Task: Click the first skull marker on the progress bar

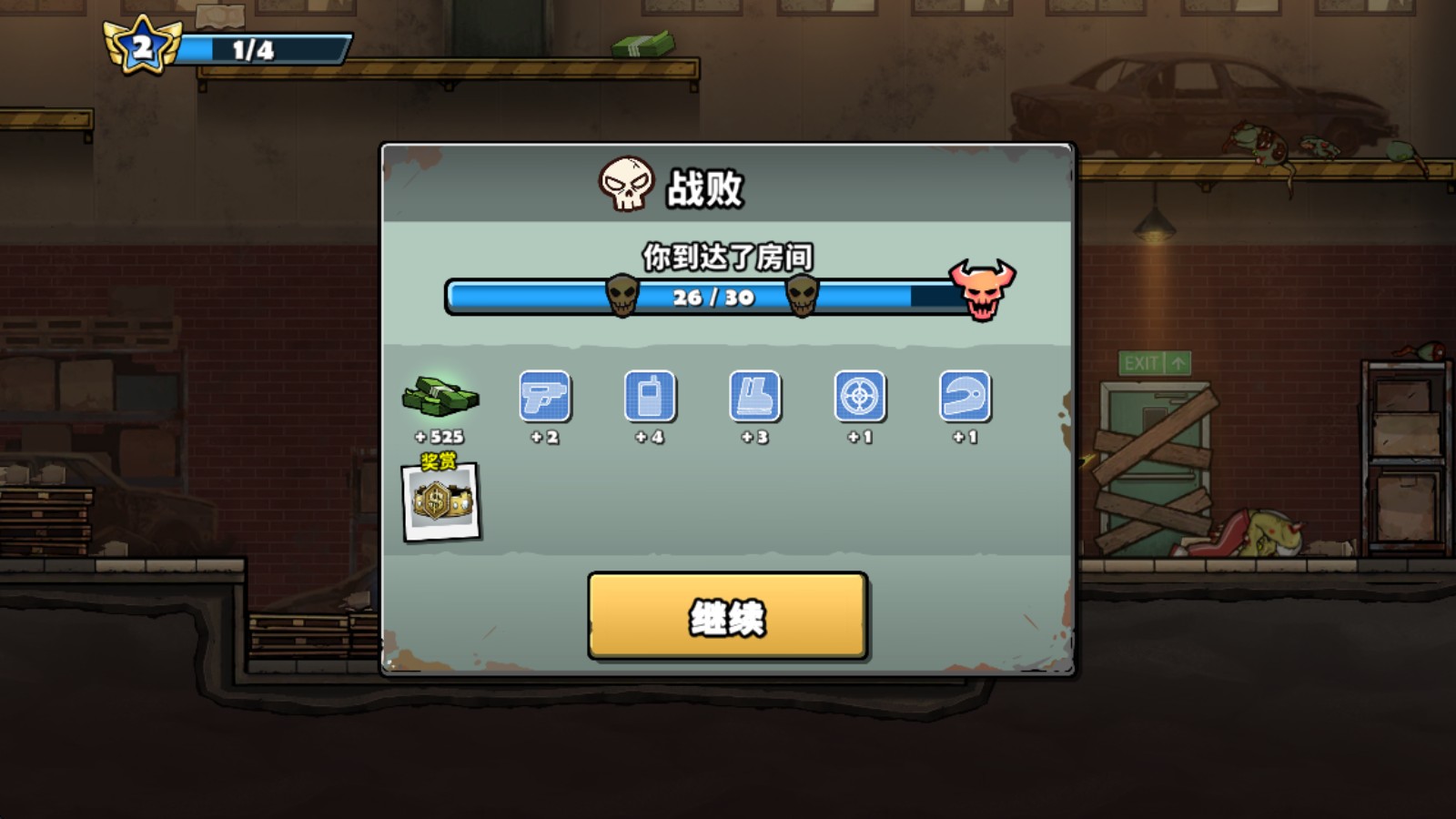Action: click(x=622, y=296)
